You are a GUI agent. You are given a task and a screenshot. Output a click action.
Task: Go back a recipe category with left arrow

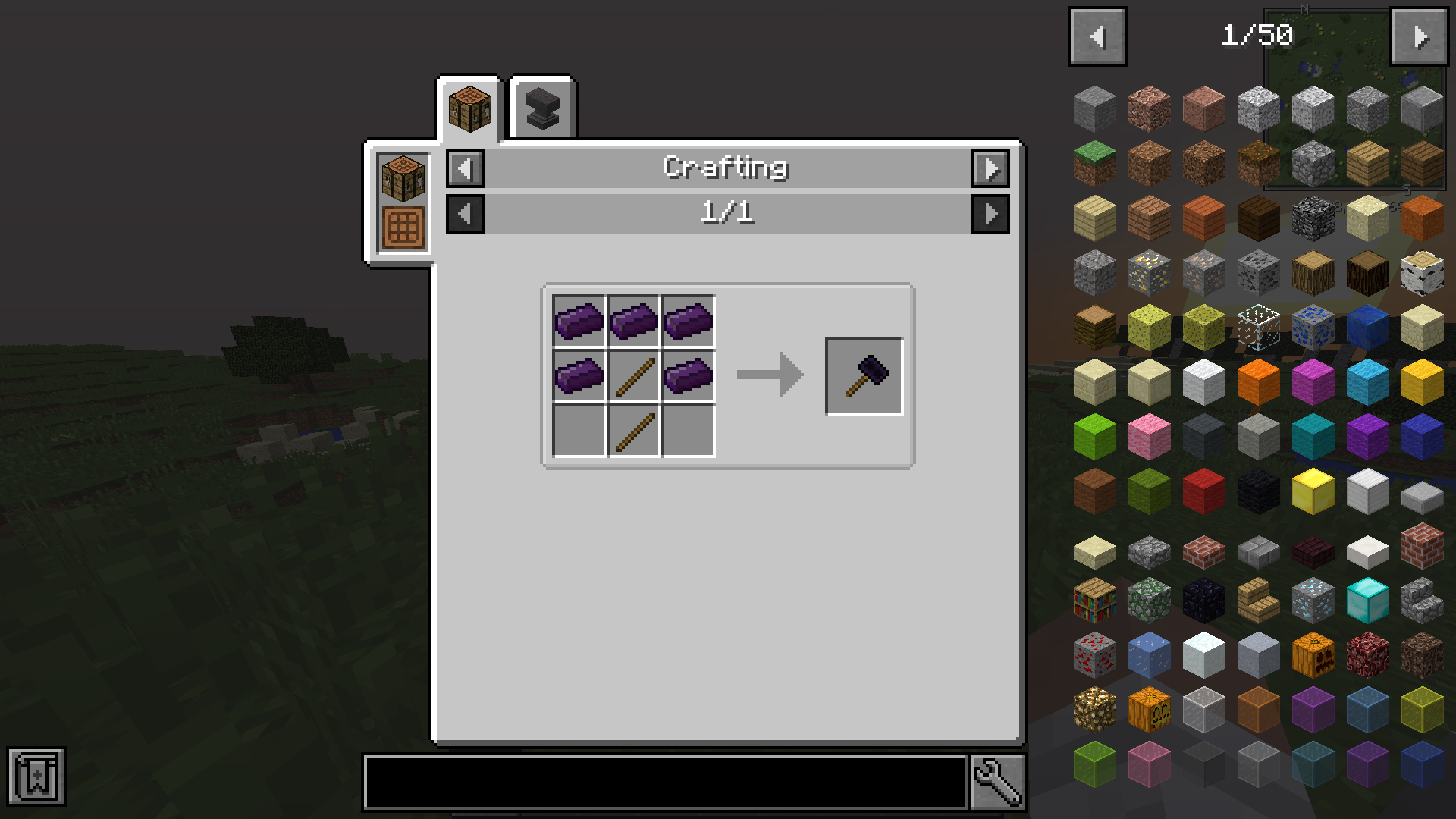465,168
